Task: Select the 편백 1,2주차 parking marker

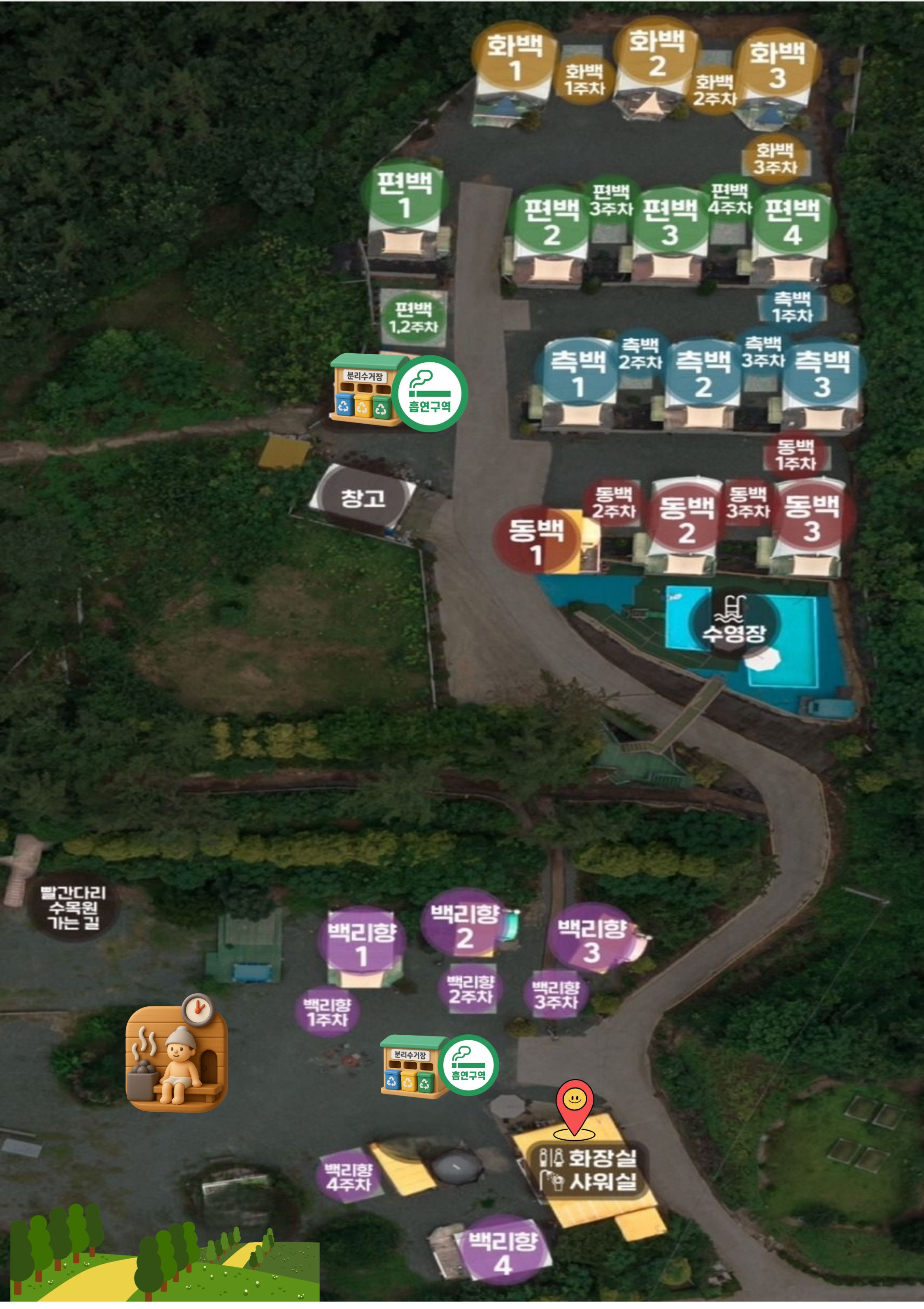Action: (x=413, y=318)
